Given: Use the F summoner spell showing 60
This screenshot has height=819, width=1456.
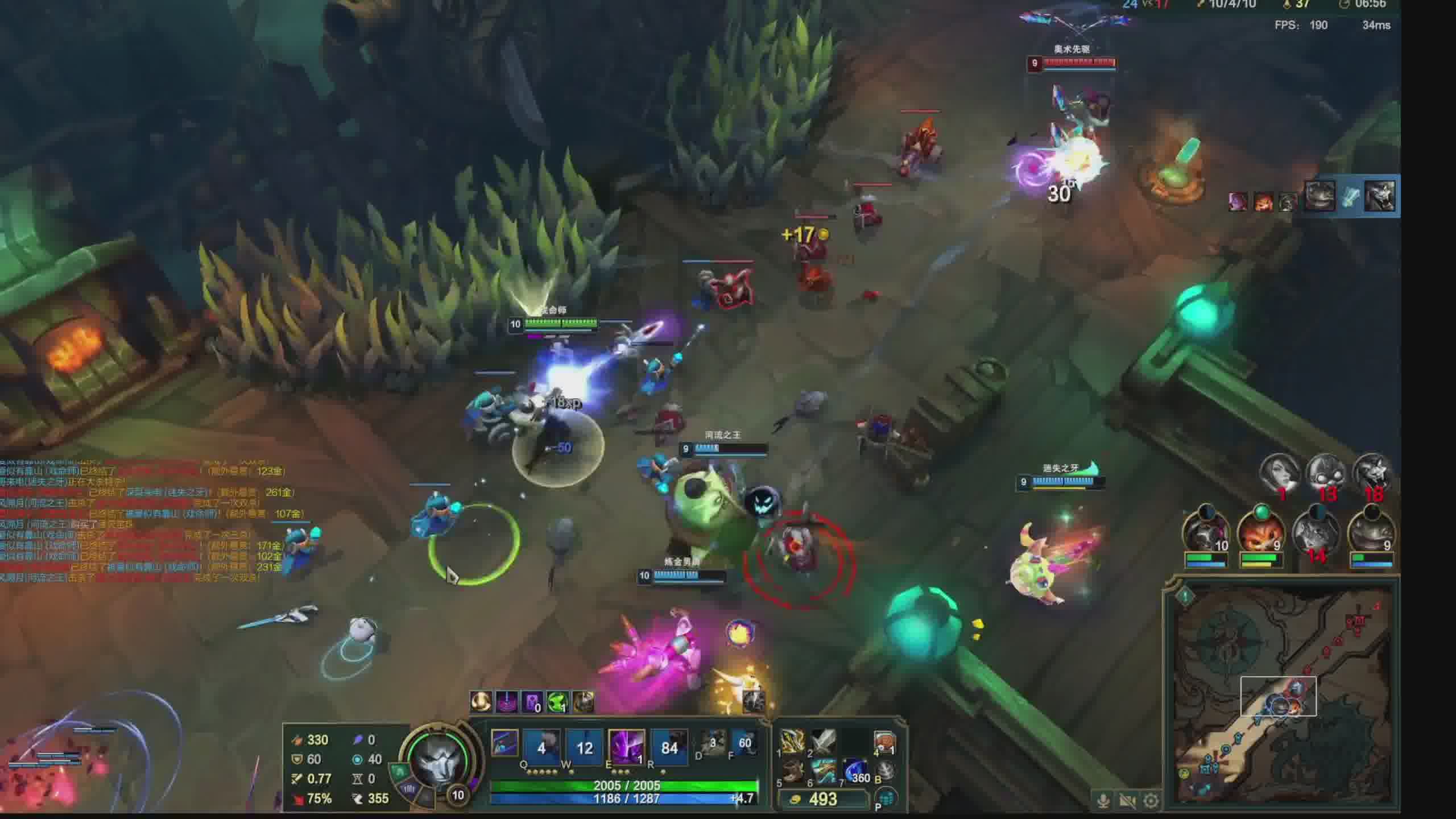Looking at the screenshot, I should coord(744,743).
